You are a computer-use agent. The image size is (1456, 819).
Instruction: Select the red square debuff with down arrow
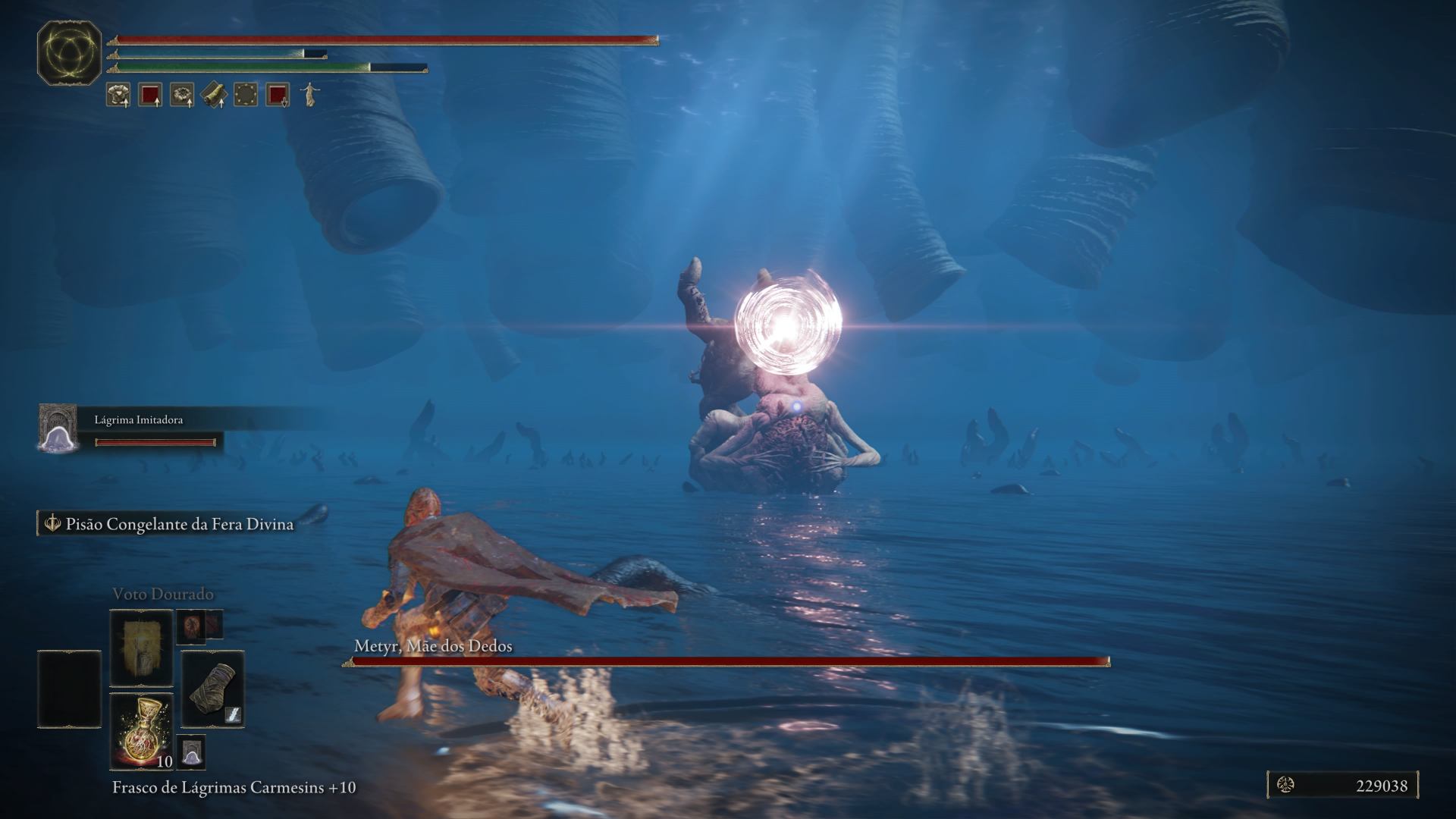(278, 95)
